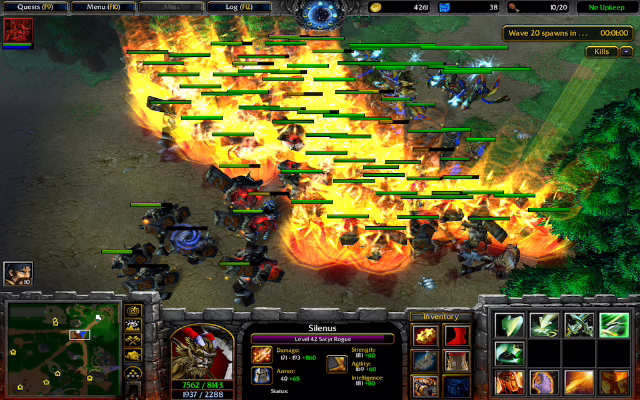
Task: Toggle minimap creep camp display button
Action: 133,358
